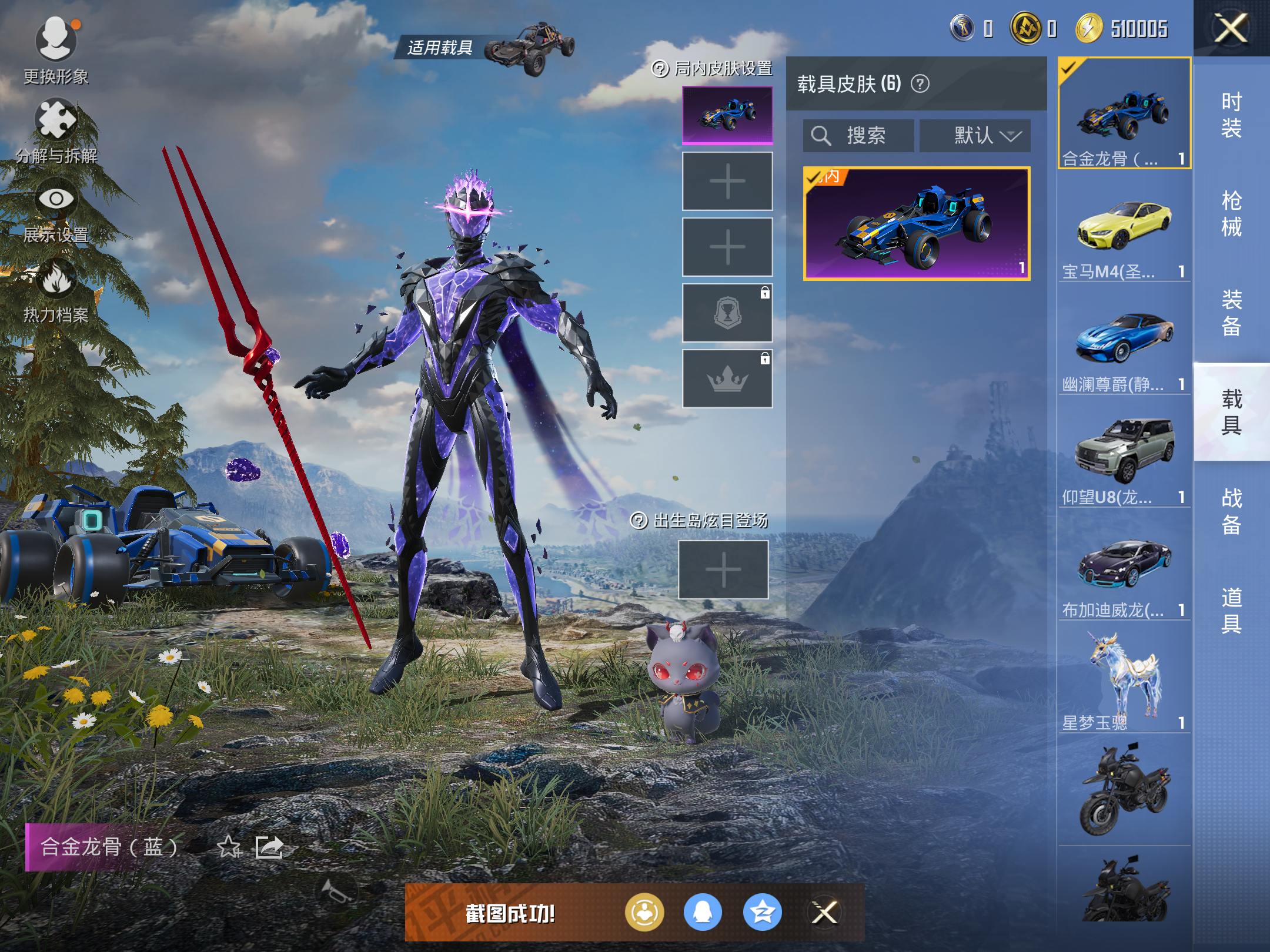Switch to the 装备 equipment tab
1270x952 pixels.
click(1231, 313)
